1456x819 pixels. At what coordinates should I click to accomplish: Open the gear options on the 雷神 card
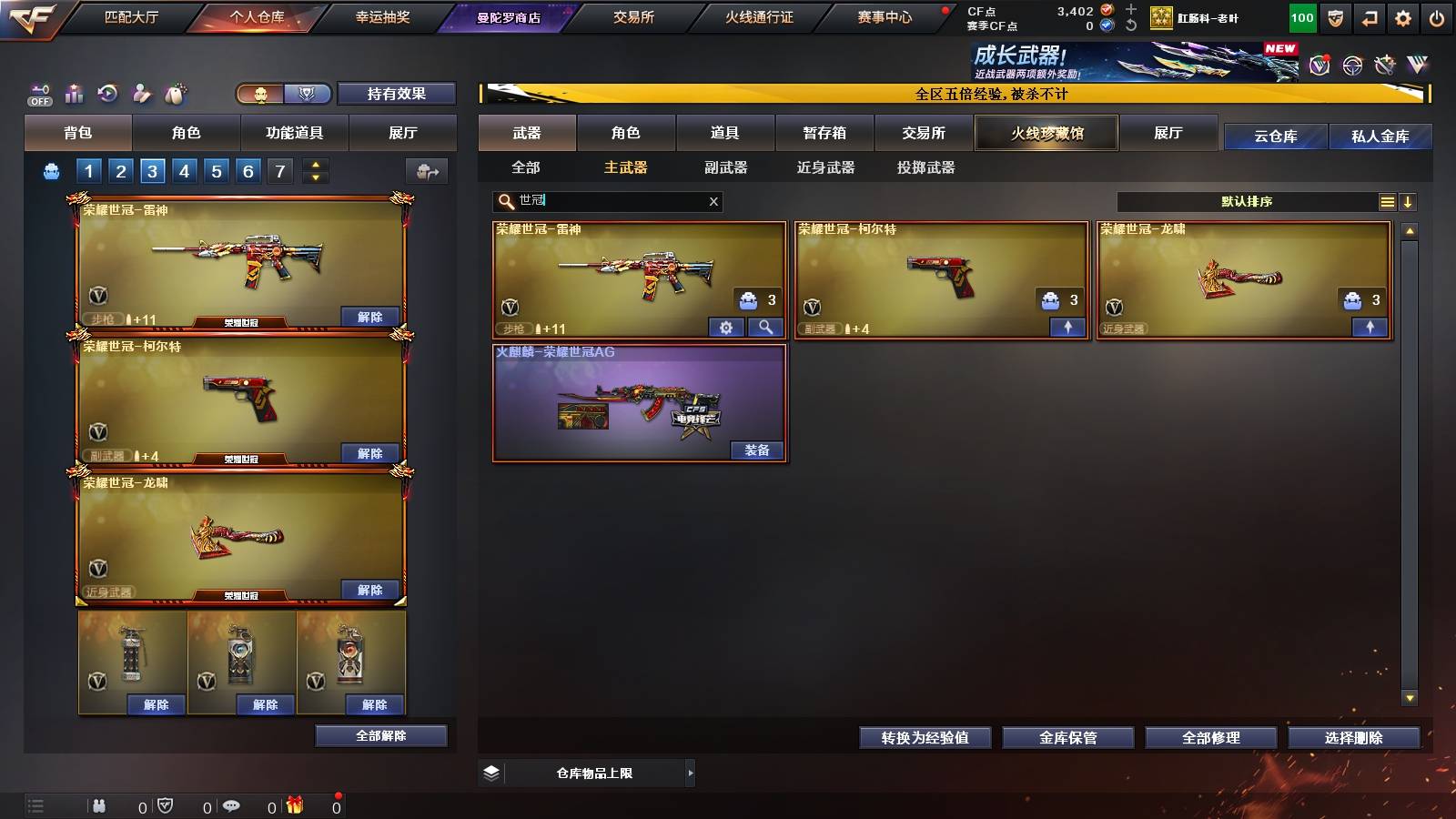click(725, 327)
